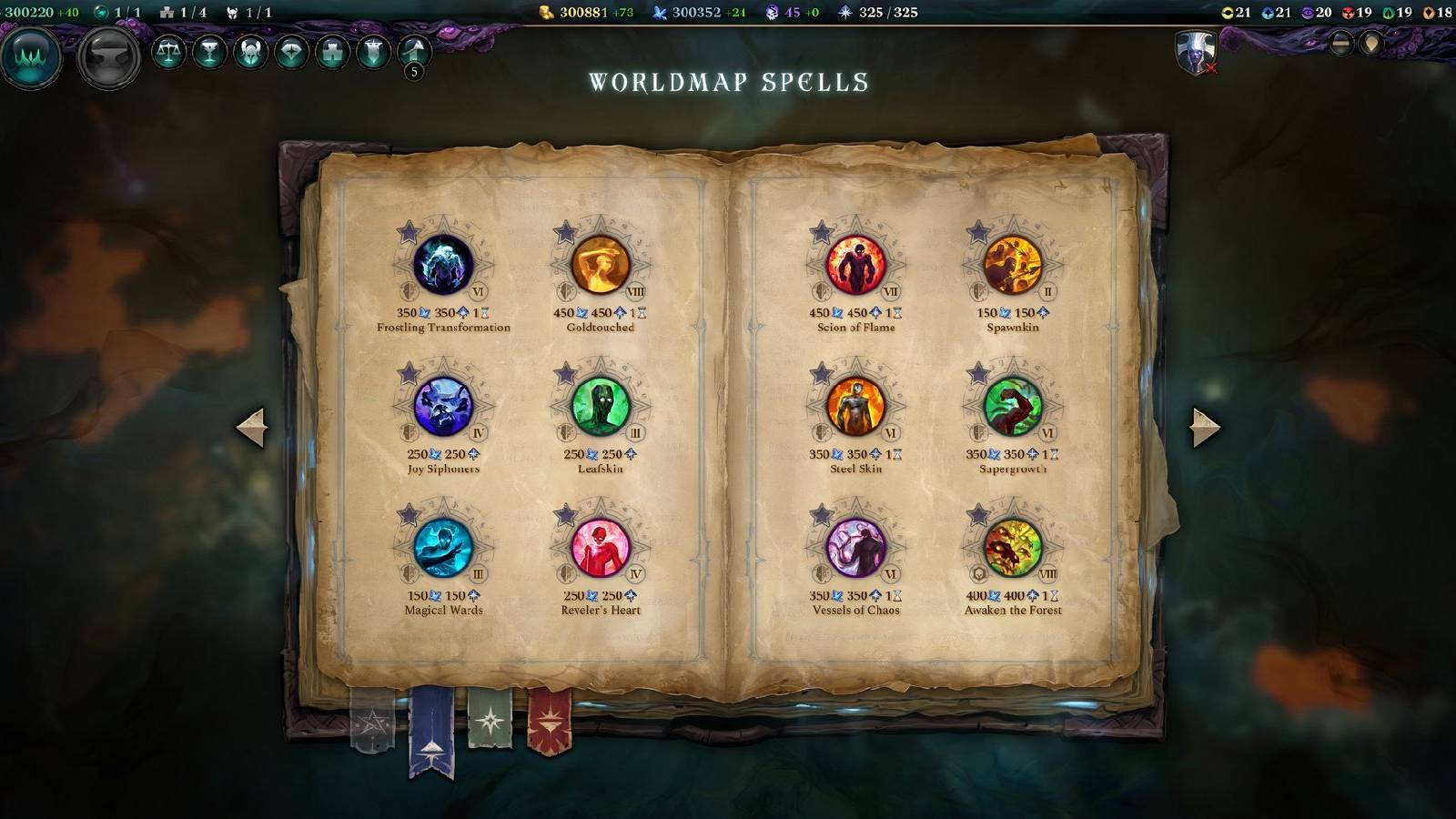The height and width of the screenshot is (819, 1456).
Task: Open the diplomacy scales icon in top toolbar
Action: click(x=168, y=55)
